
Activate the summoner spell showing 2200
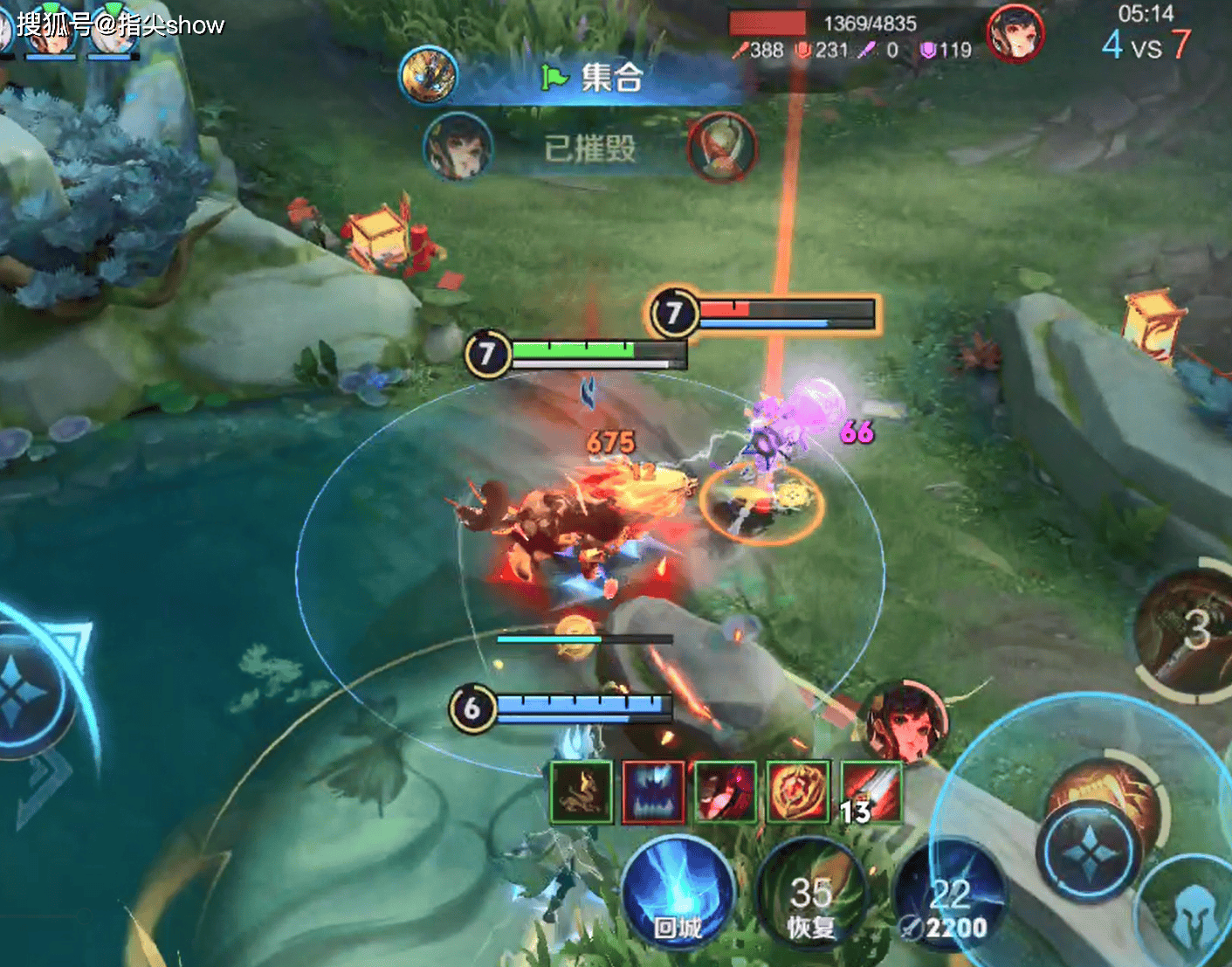point(949,898)
